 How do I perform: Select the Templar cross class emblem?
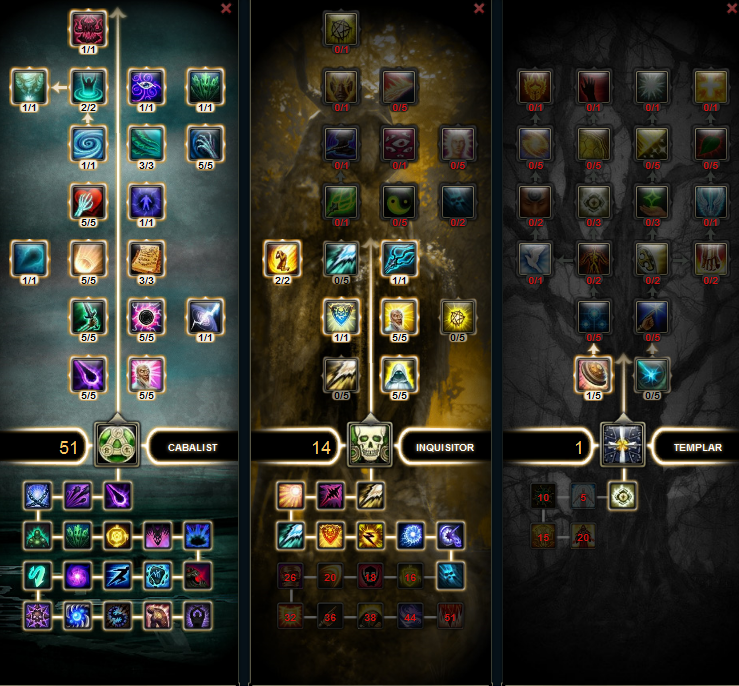click(622, 445)
